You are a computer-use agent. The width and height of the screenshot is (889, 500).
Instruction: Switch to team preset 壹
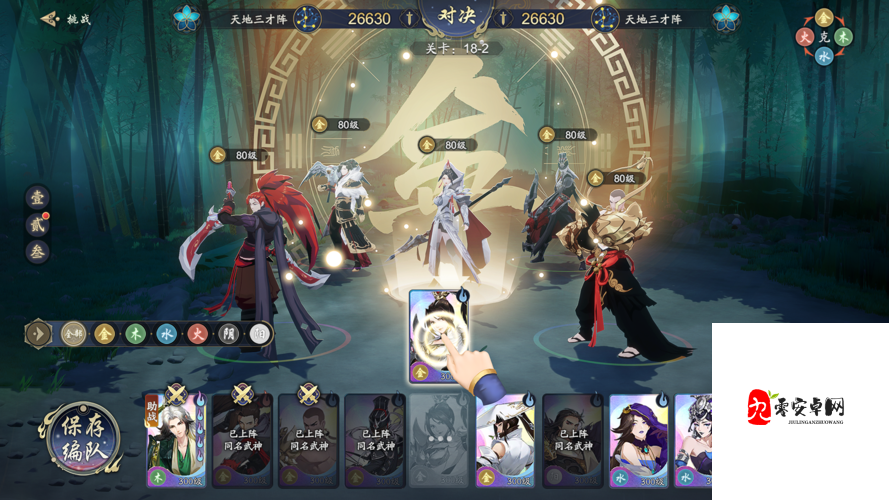(37, 197)
